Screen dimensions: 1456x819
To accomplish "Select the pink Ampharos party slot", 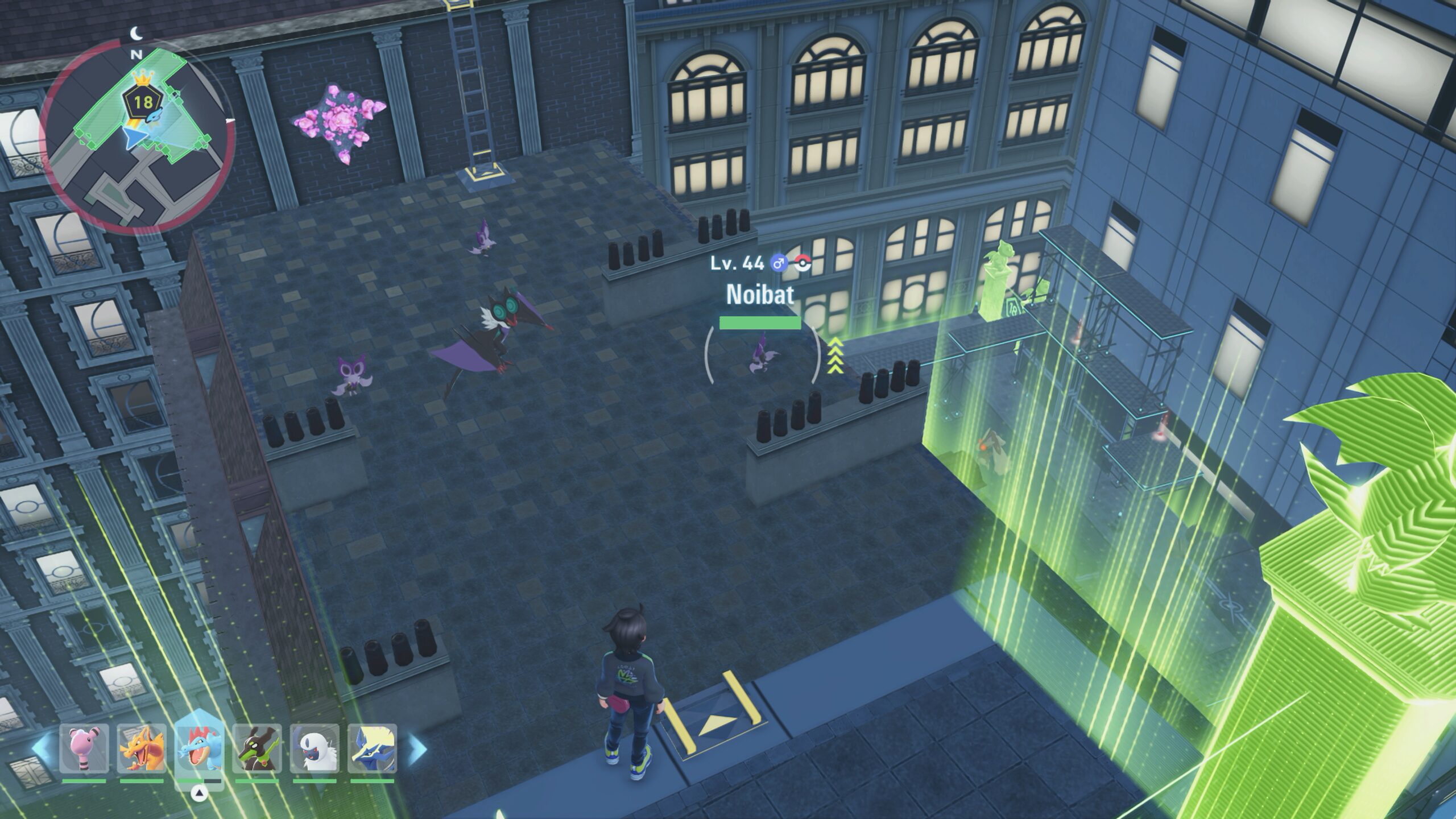I will 84,748.
